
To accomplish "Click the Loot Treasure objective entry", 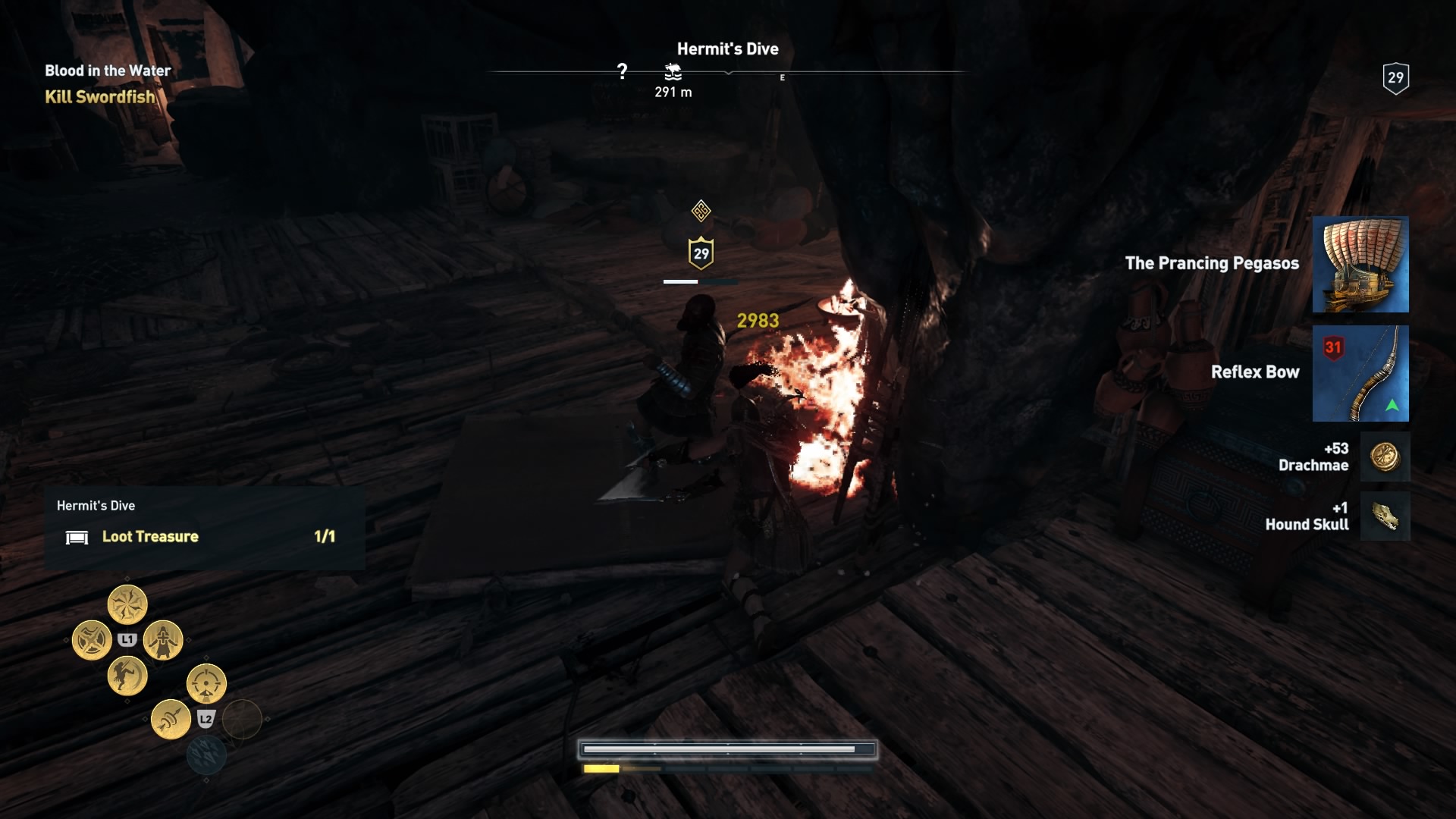I will (x=150, y=536).
